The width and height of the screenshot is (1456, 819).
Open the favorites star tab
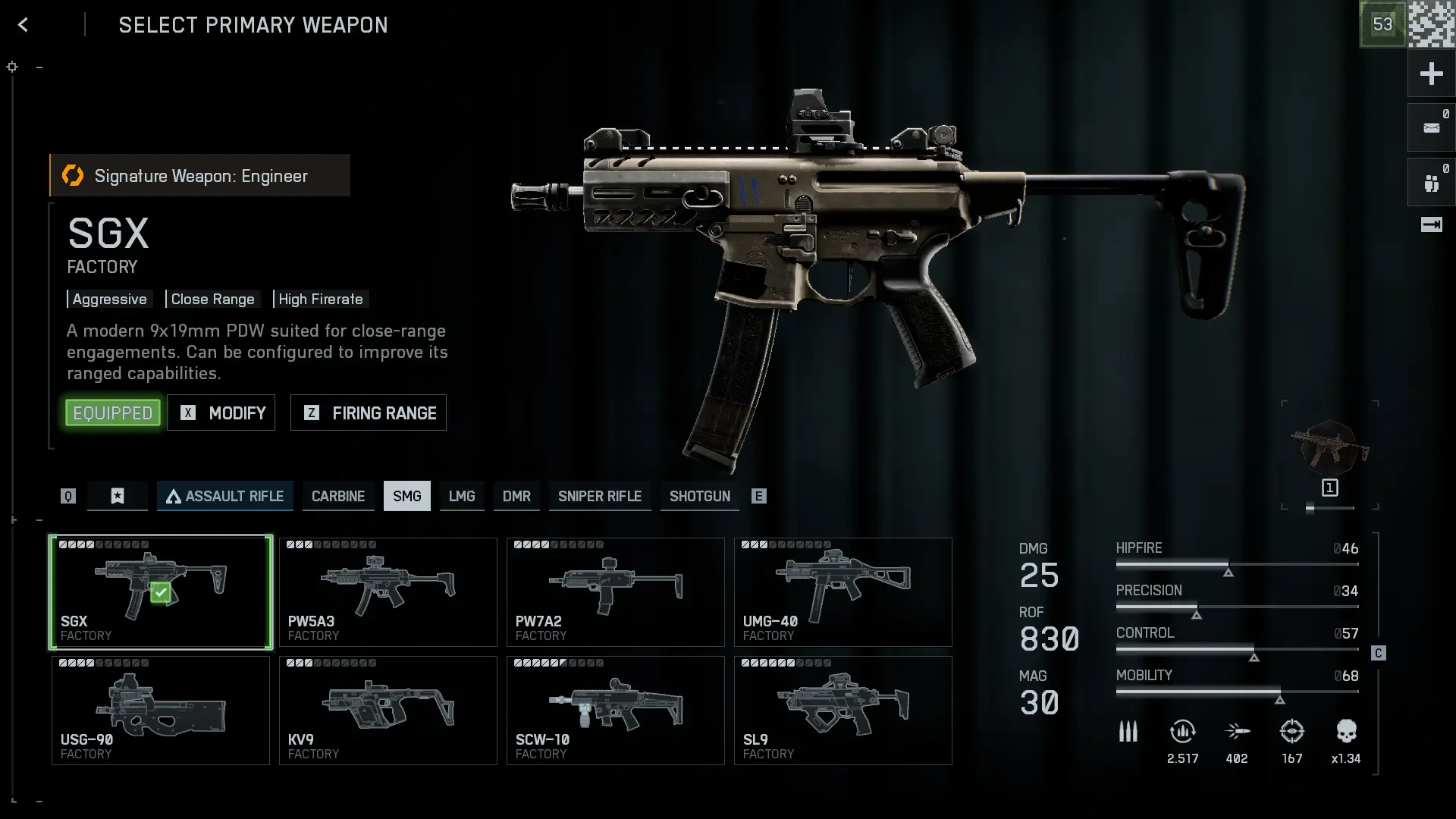[x=118, y=496]
